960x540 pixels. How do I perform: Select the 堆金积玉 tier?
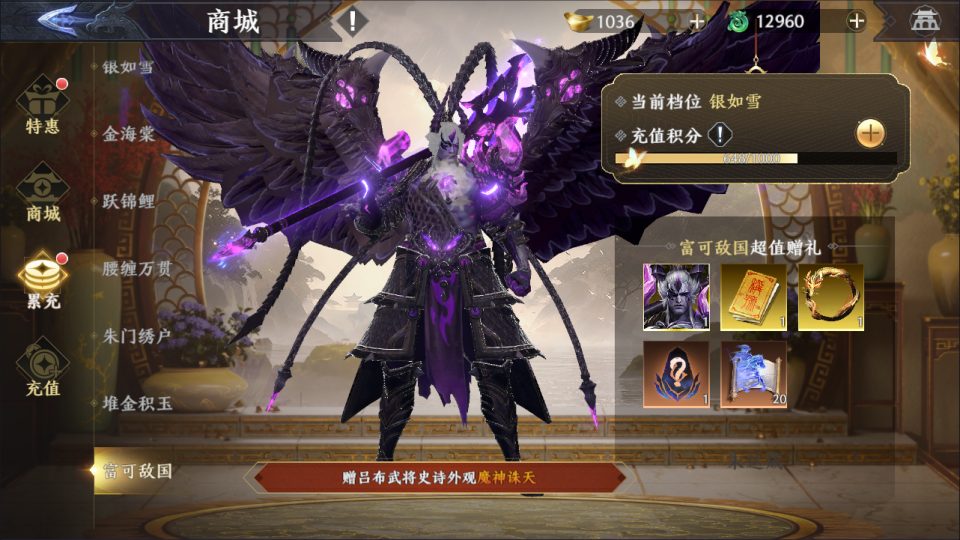(138, 403)
